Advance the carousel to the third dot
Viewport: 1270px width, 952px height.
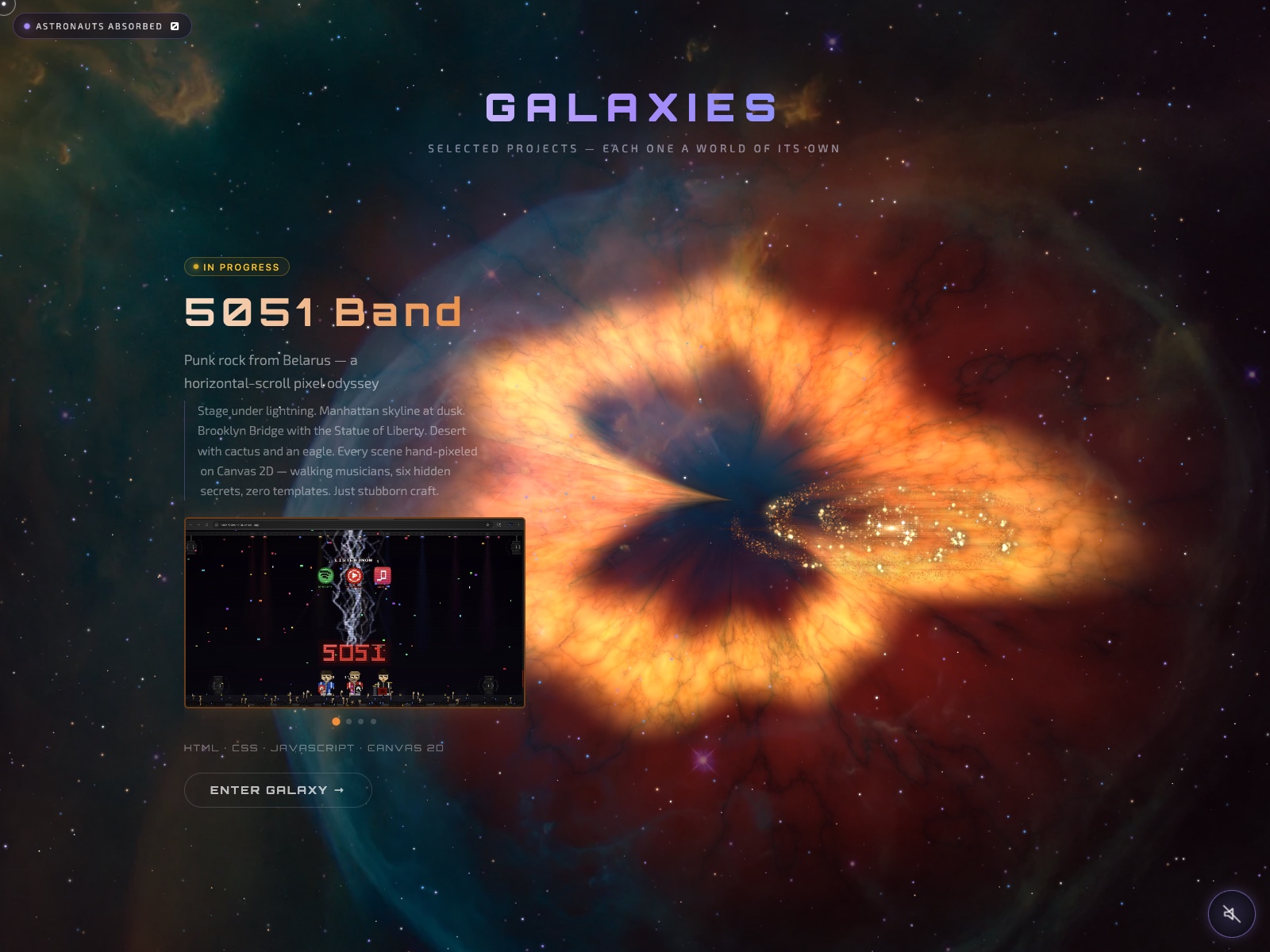[360, 721]
